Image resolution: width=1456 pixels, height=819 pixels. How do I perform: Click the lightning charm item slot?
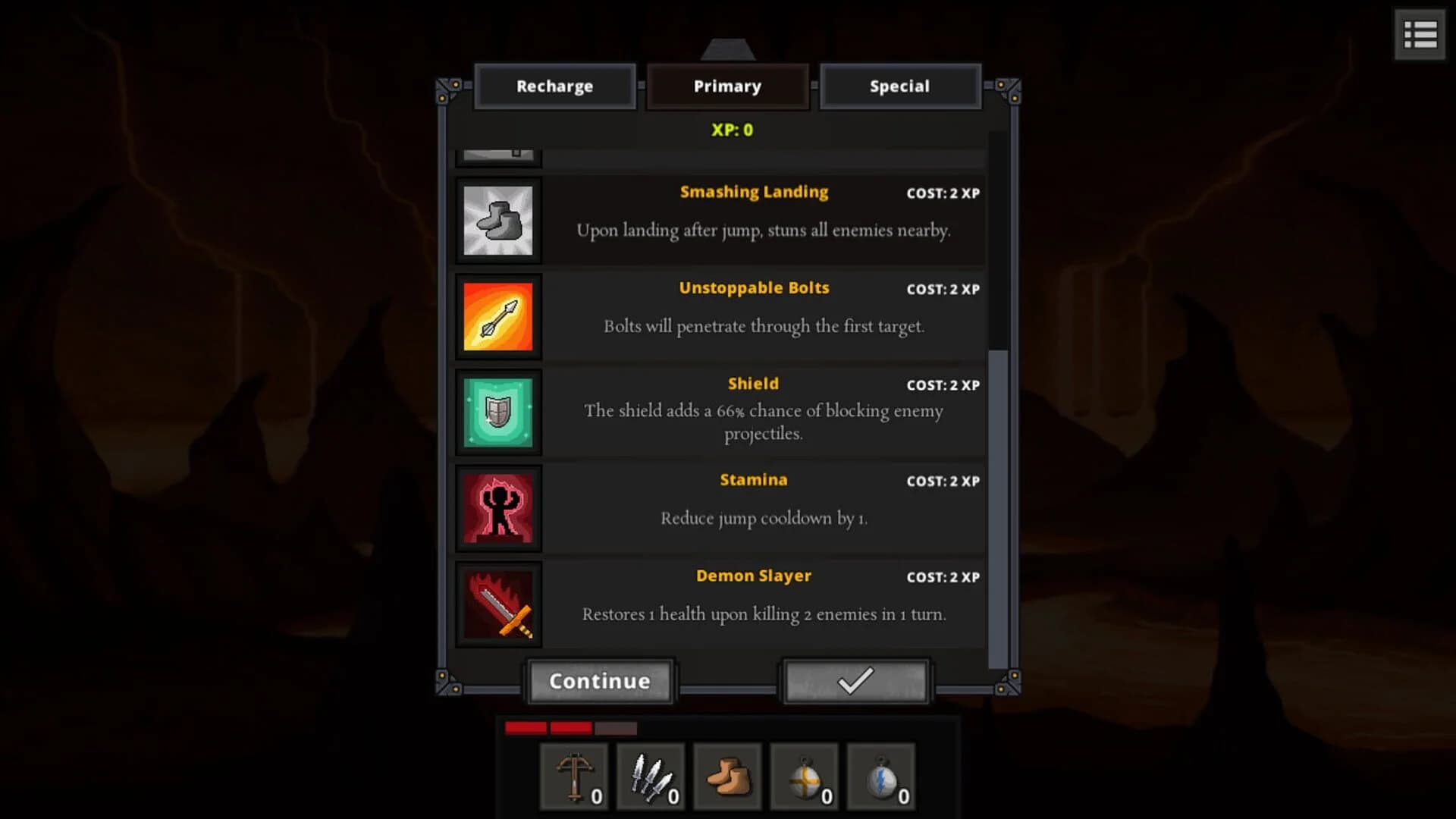point(880,777)
